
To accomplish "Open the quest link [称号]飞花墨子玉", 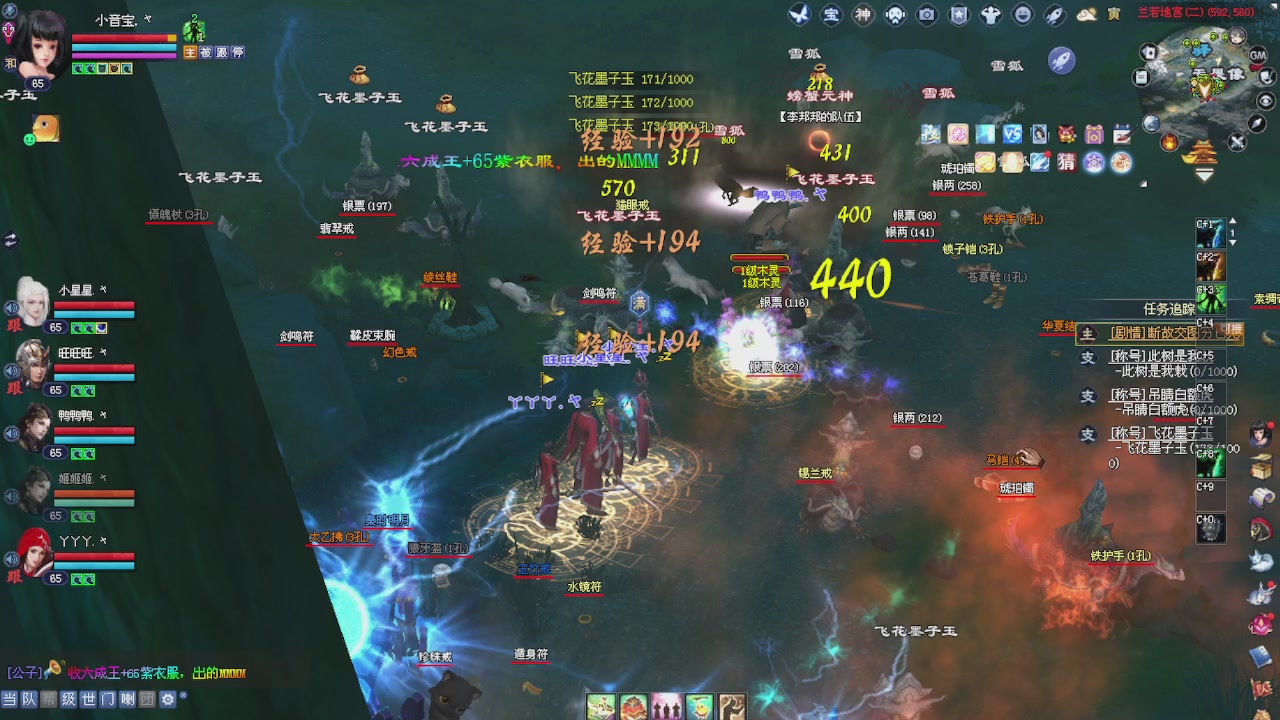I will [x=1160, y=433].
